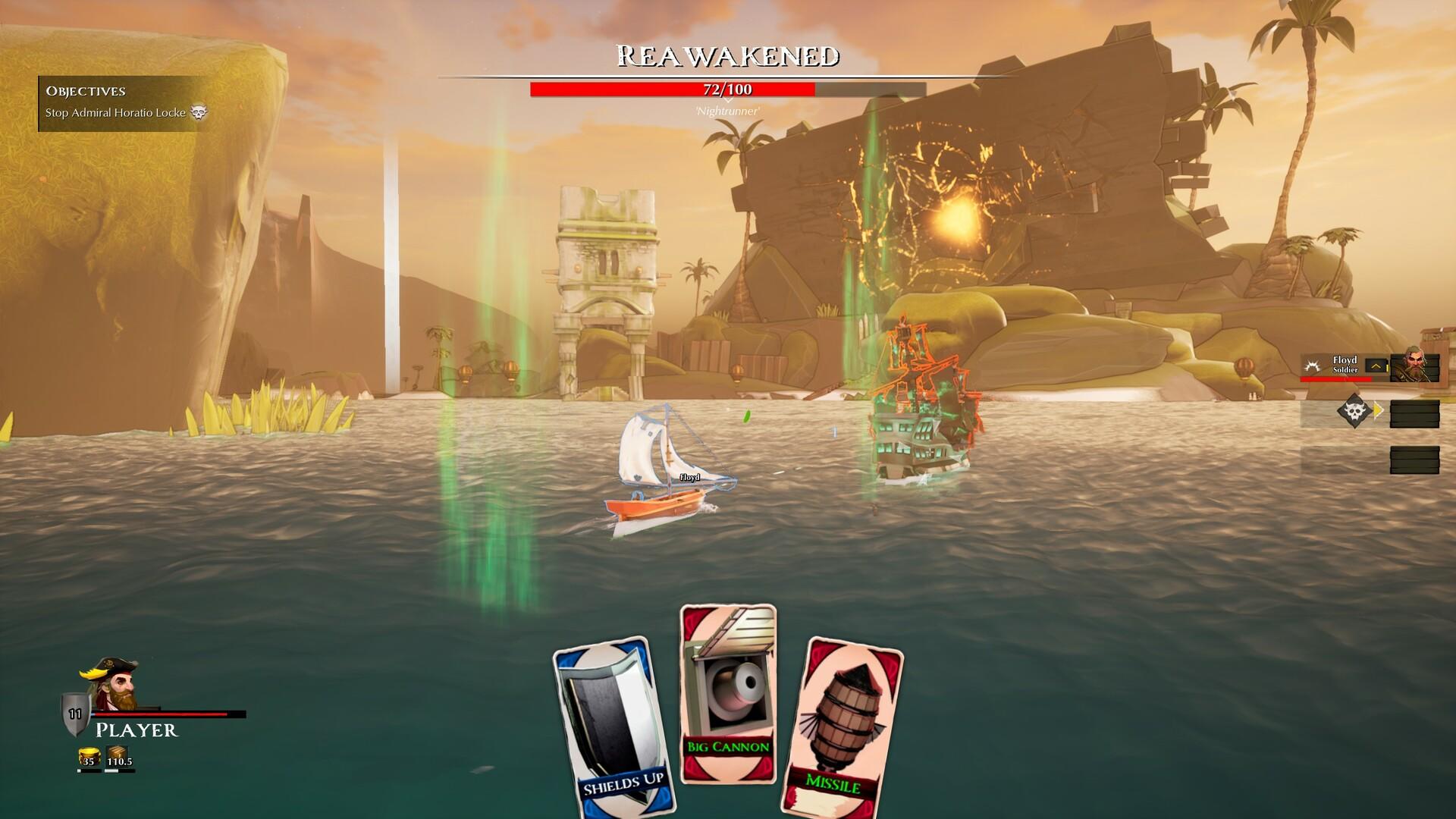Viewport: 1456px width, 819px height.
Task: Click the level 11 shield badge
Action: pos(75,714)
